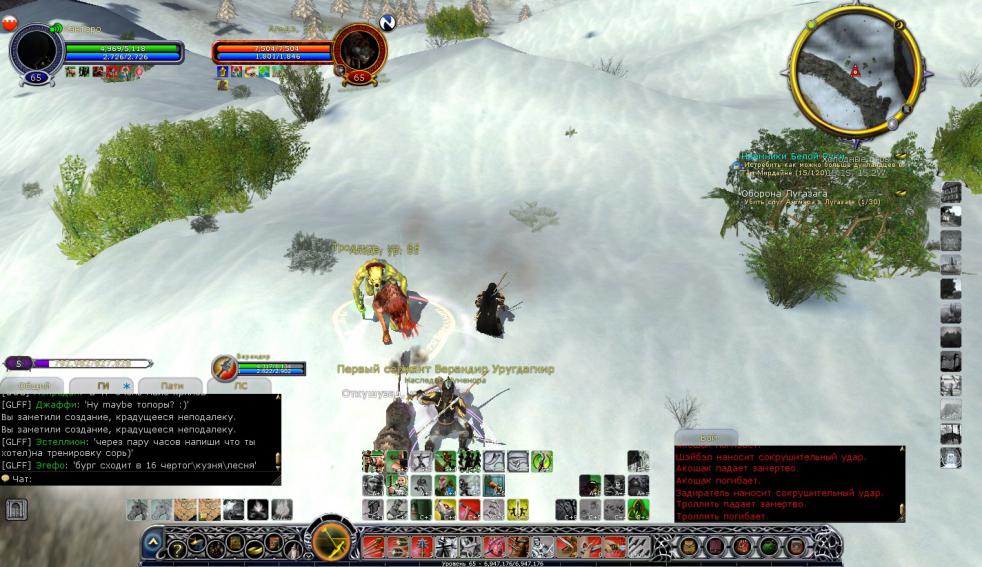The height and width of the screenshot is (567, 982).
Task: Select the ЛС chat tab
Action: [x=240, y=385]
